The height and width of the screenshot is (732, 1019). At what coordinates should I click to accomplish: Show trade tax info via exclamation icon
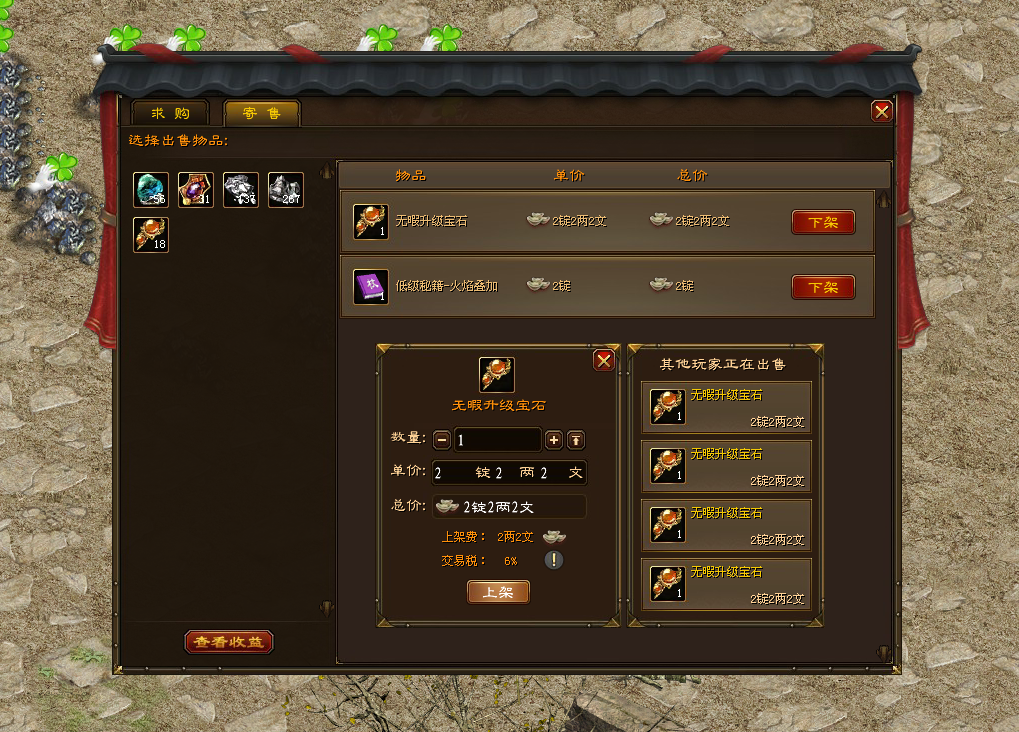pos(554,560)
